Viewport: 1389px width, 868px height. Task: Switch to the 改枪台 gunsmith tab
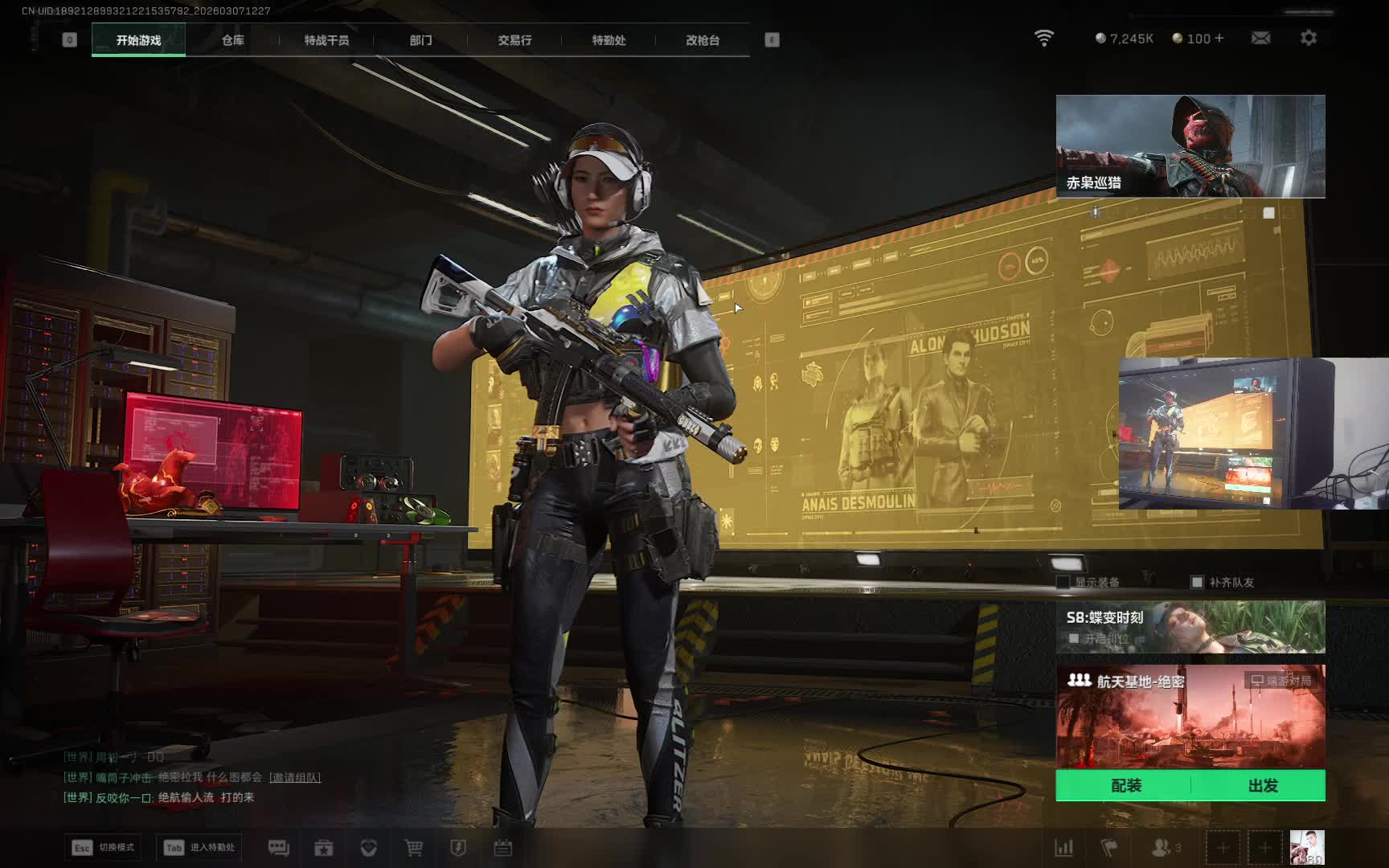pos(703,40)
